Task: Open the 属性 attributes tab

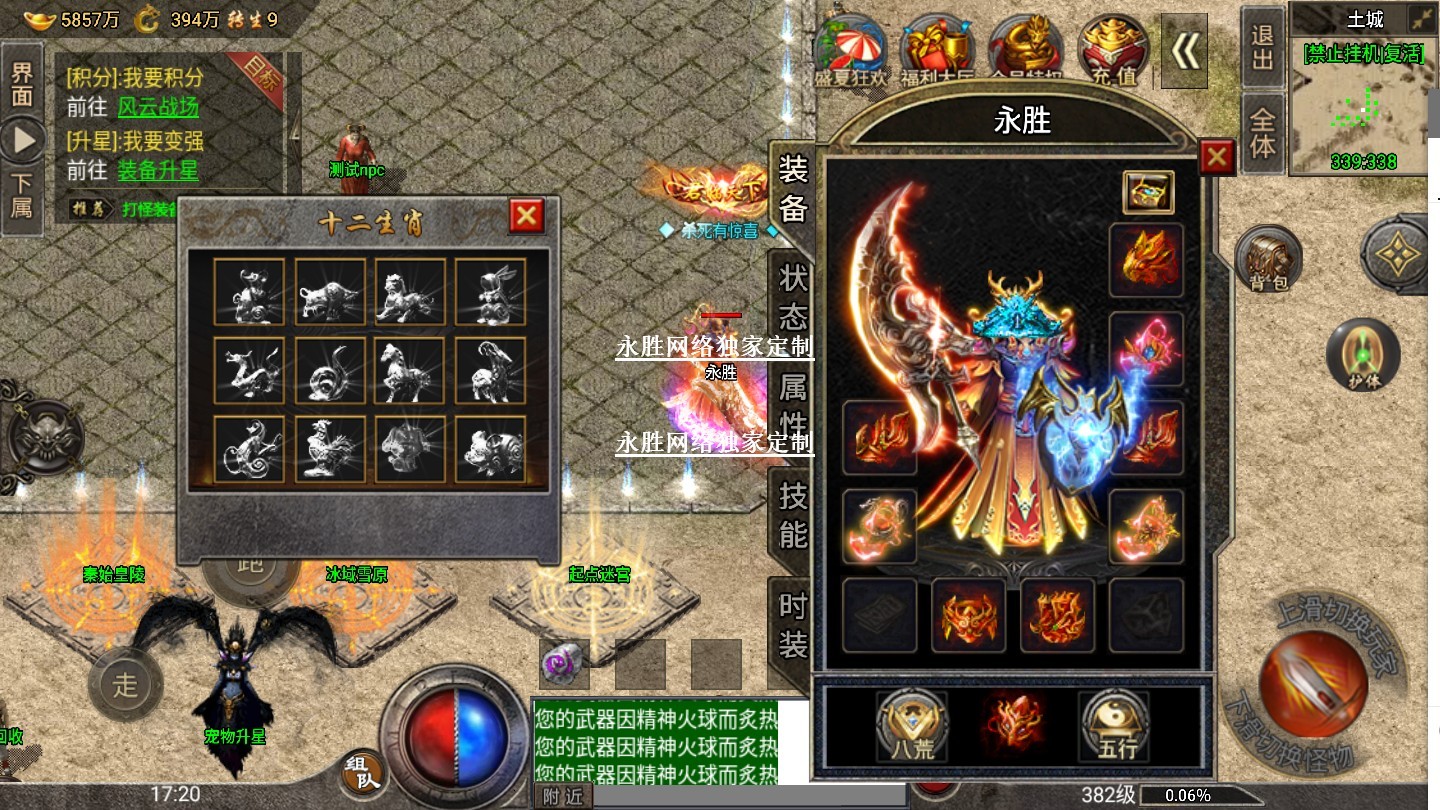Action: [792, 403]
